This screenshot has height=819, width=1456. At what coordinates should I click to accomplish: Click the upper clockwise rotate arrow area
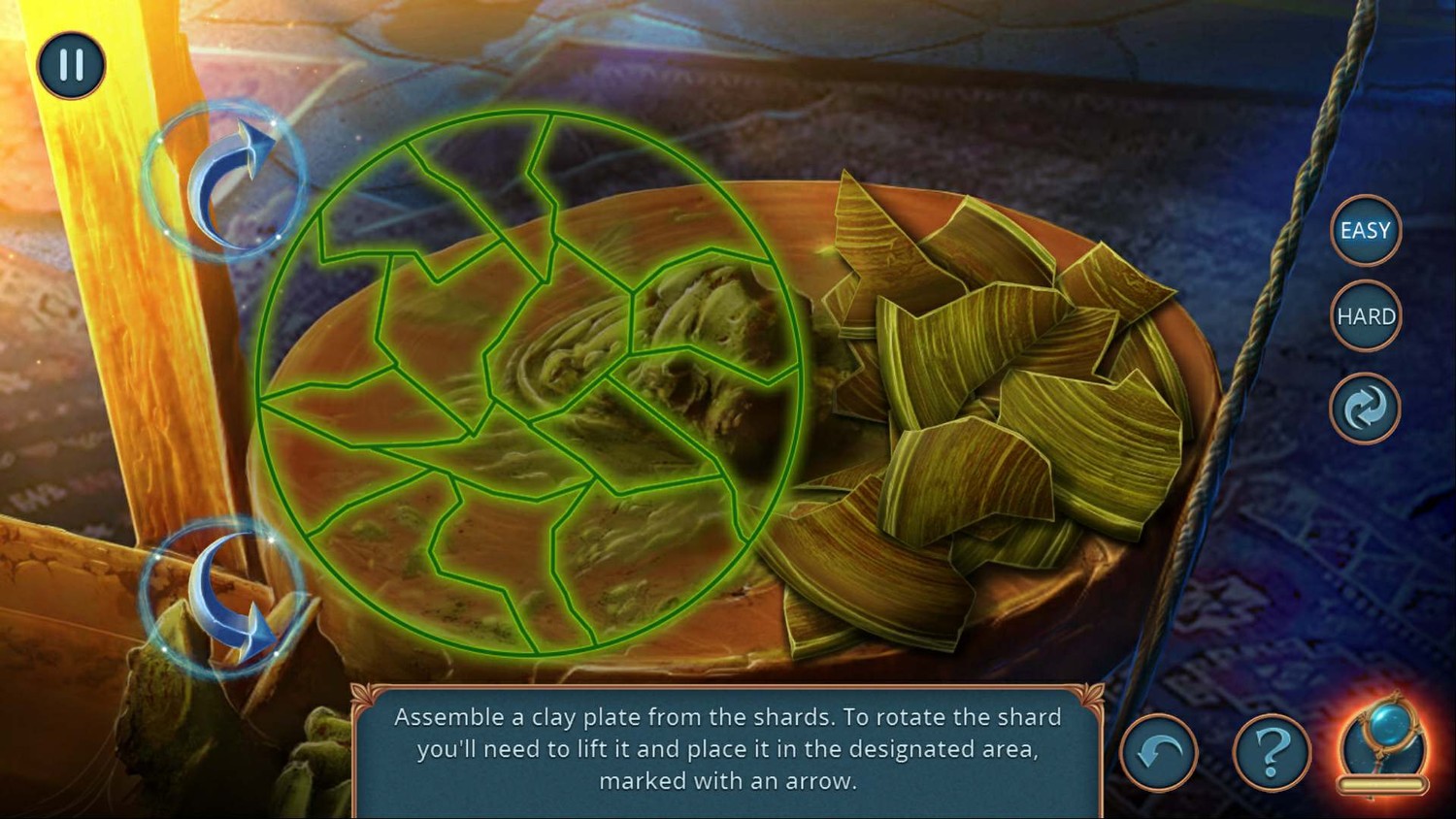225,181
